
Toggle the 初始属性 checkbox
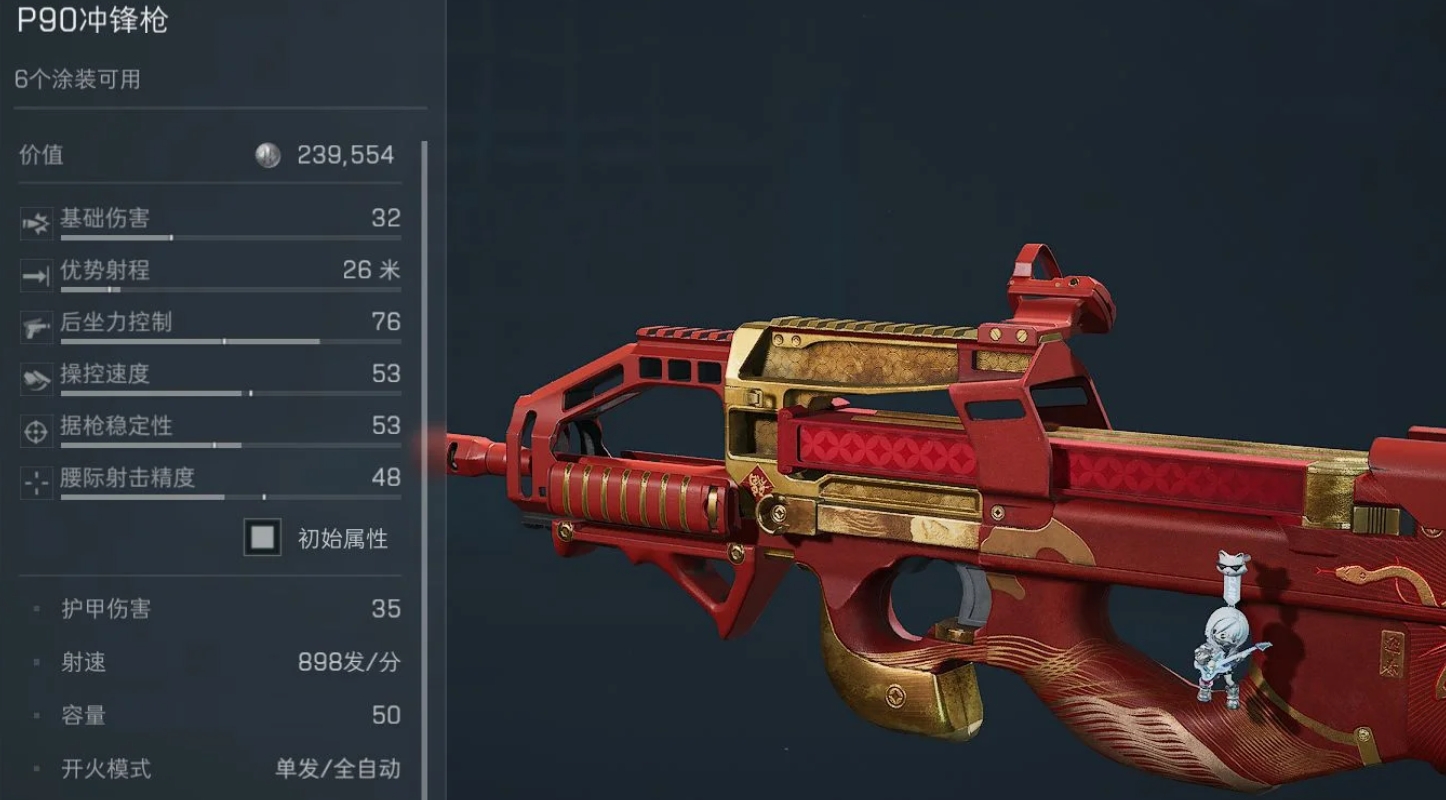(263, 538)
